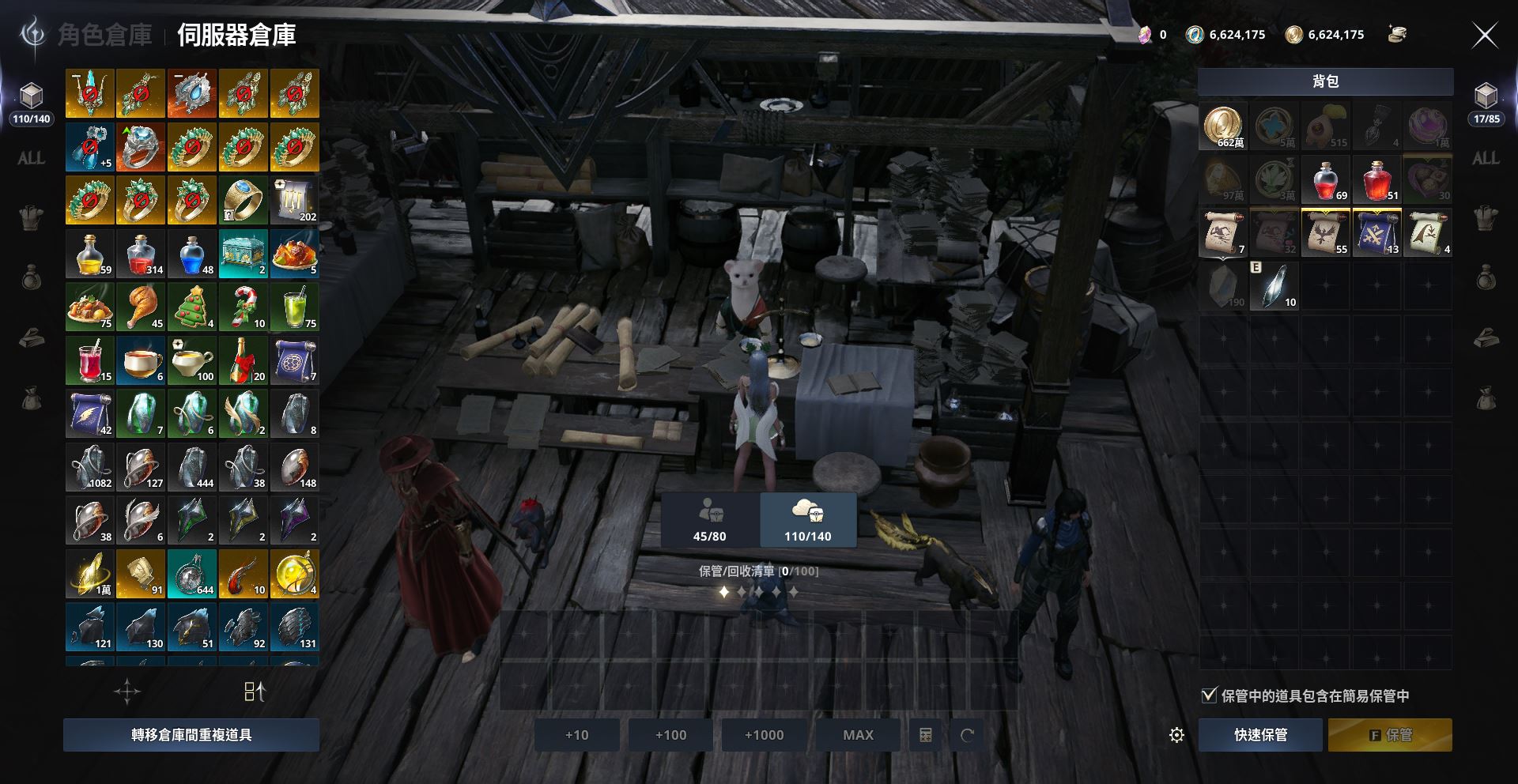
Task: Add +1000 to the quantity
Action: (764, 735)
